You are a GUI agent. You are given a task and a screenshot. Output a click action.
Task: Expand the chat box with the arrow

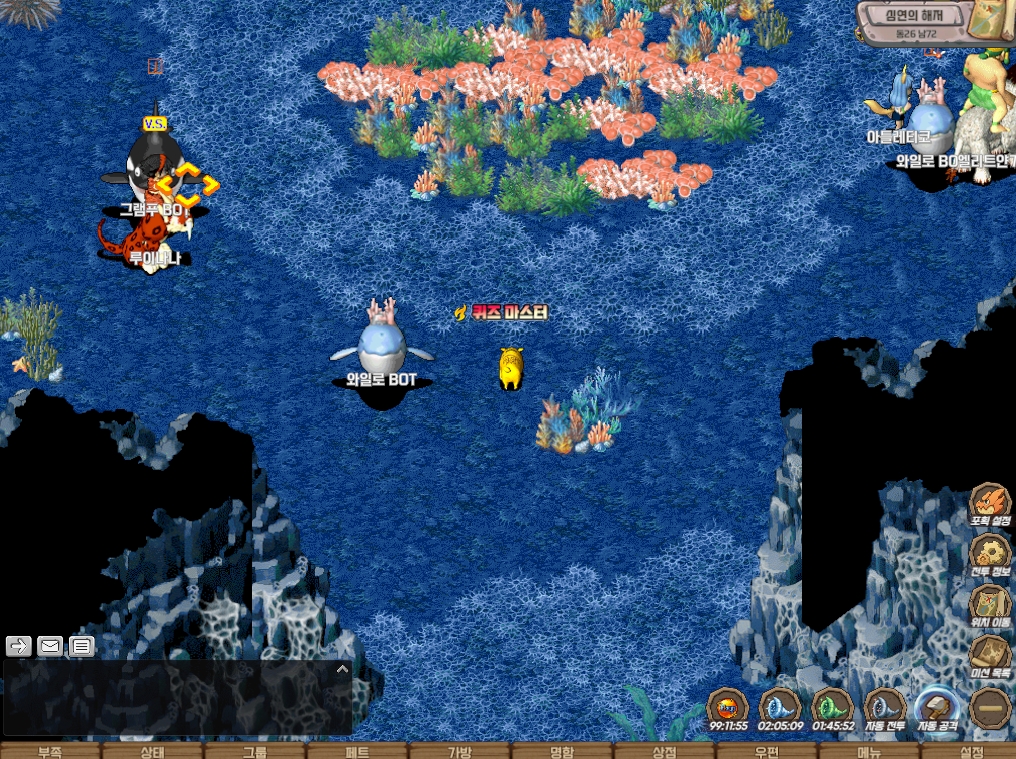342,669
